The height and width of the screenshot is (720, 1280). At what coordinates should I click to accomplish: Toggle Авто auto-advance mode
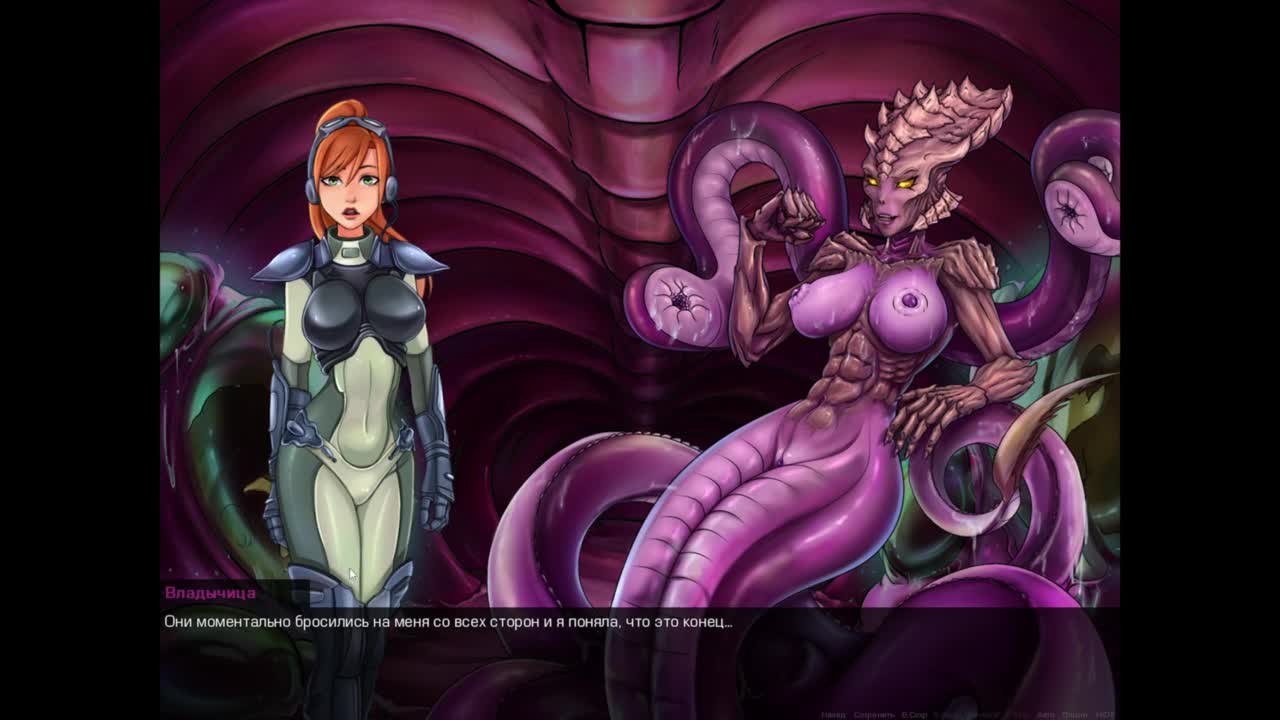click(x=1046, y=715)
